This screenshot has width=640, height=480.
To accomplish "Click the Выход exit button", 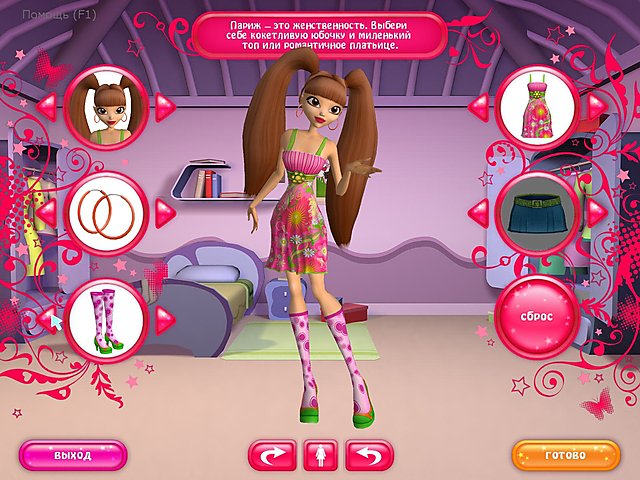I will [73, 455].
